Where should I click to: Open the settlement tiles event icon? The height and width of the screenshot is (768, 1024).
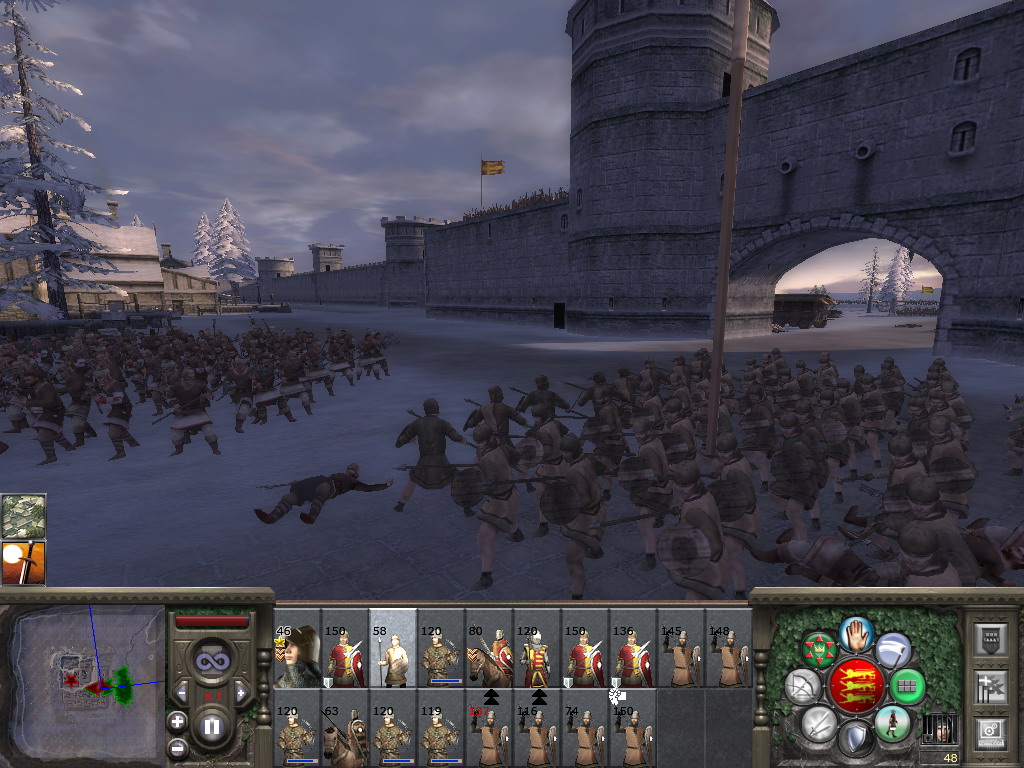[22, 515]
